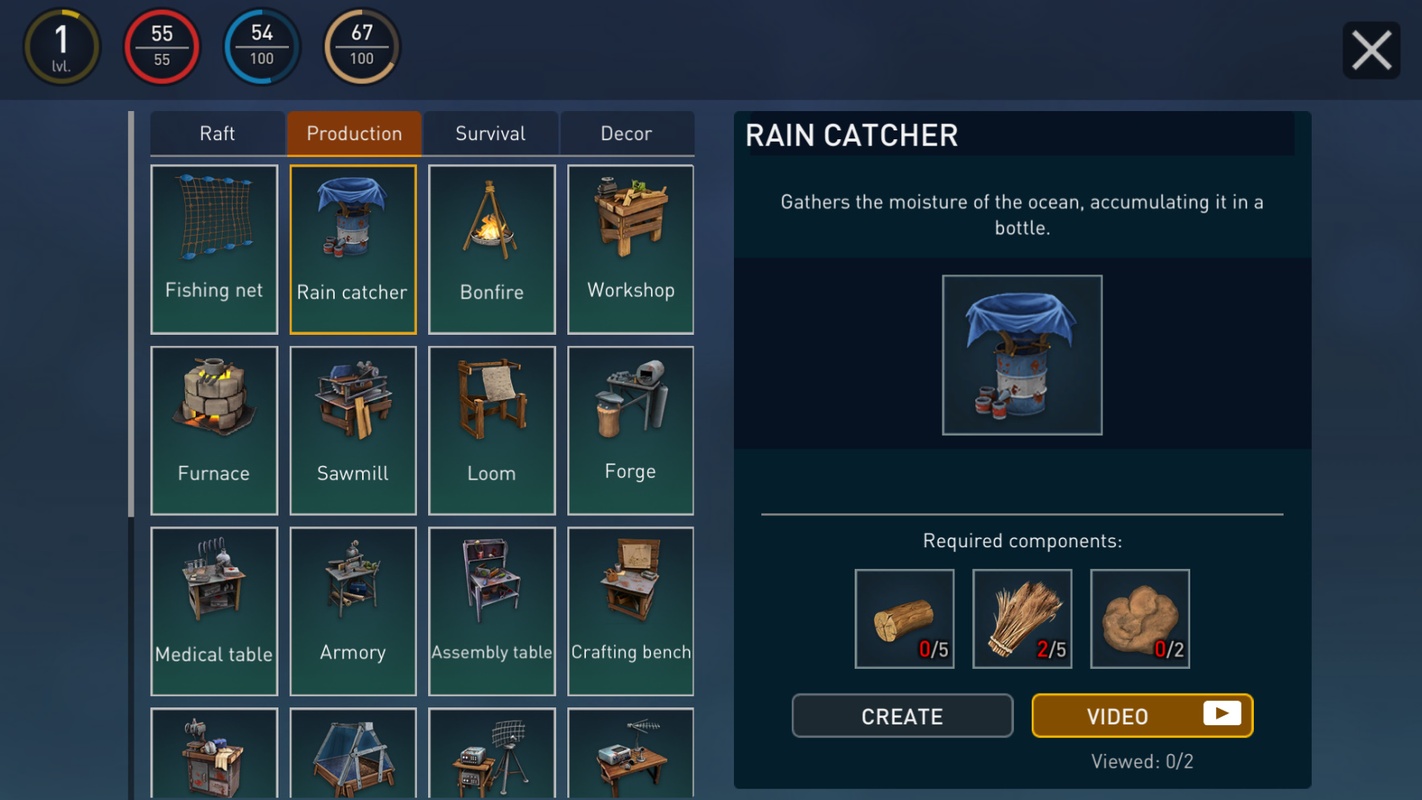Open the Survival category tab
Viewport: 1422px width, 800px height.
(x=490, y=134)
